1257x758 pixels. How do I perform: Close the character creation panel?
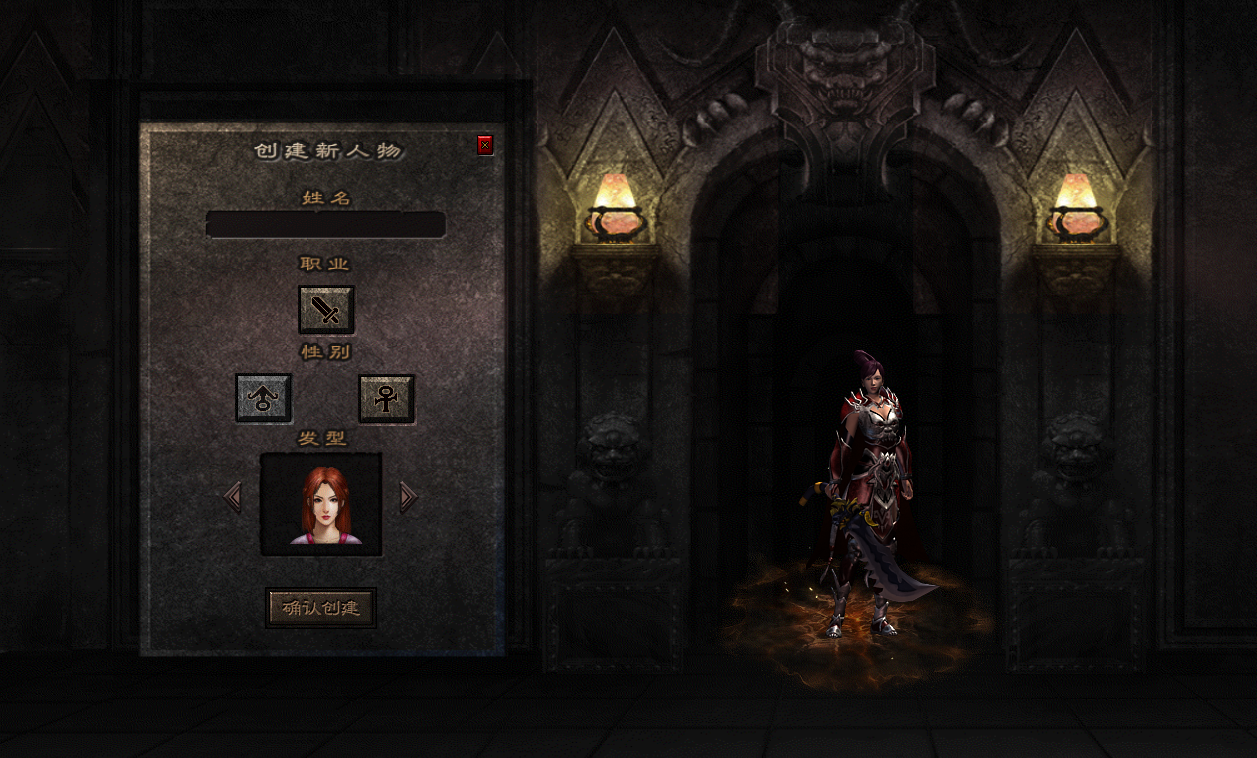485,145
